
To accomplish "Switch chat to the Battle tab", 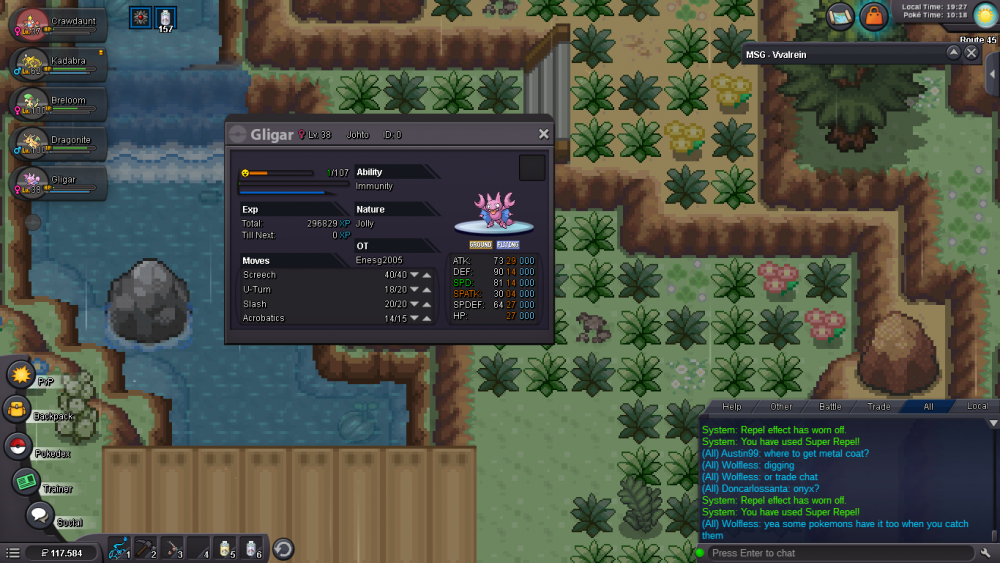I will [830, 407].
